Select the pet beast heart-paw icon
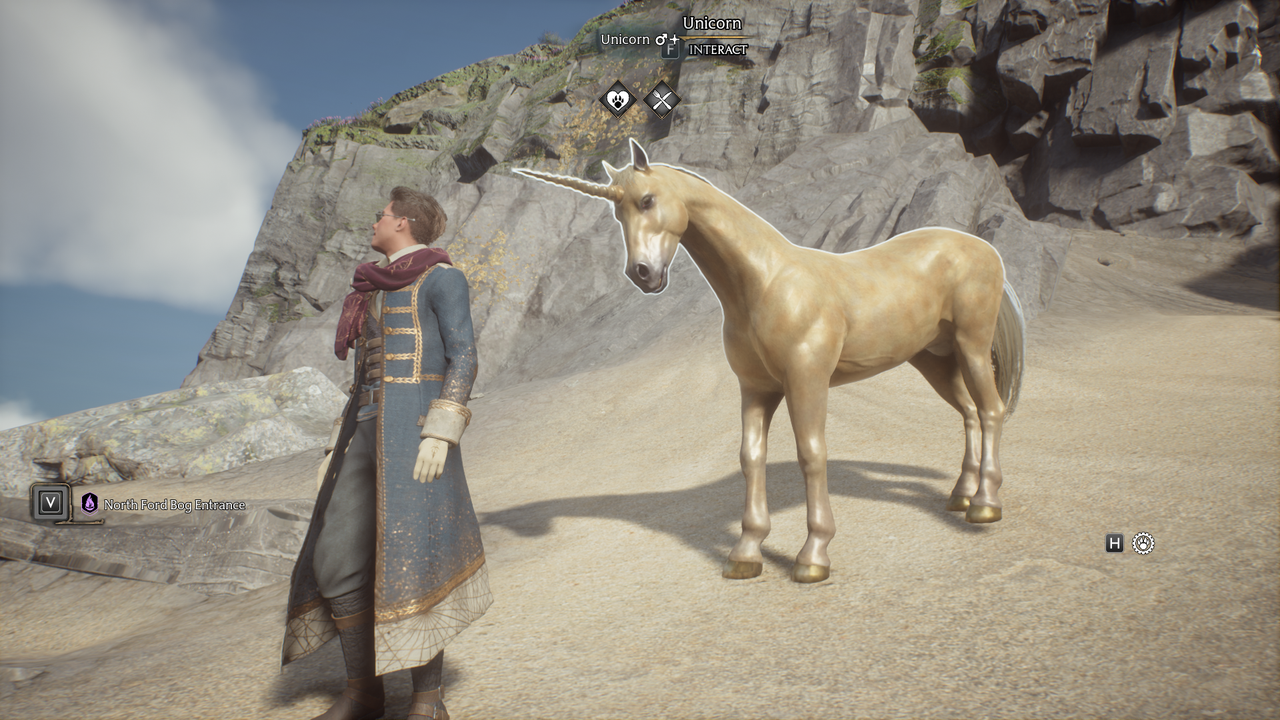Screen dimensions: 1280x720 point(617,99)
